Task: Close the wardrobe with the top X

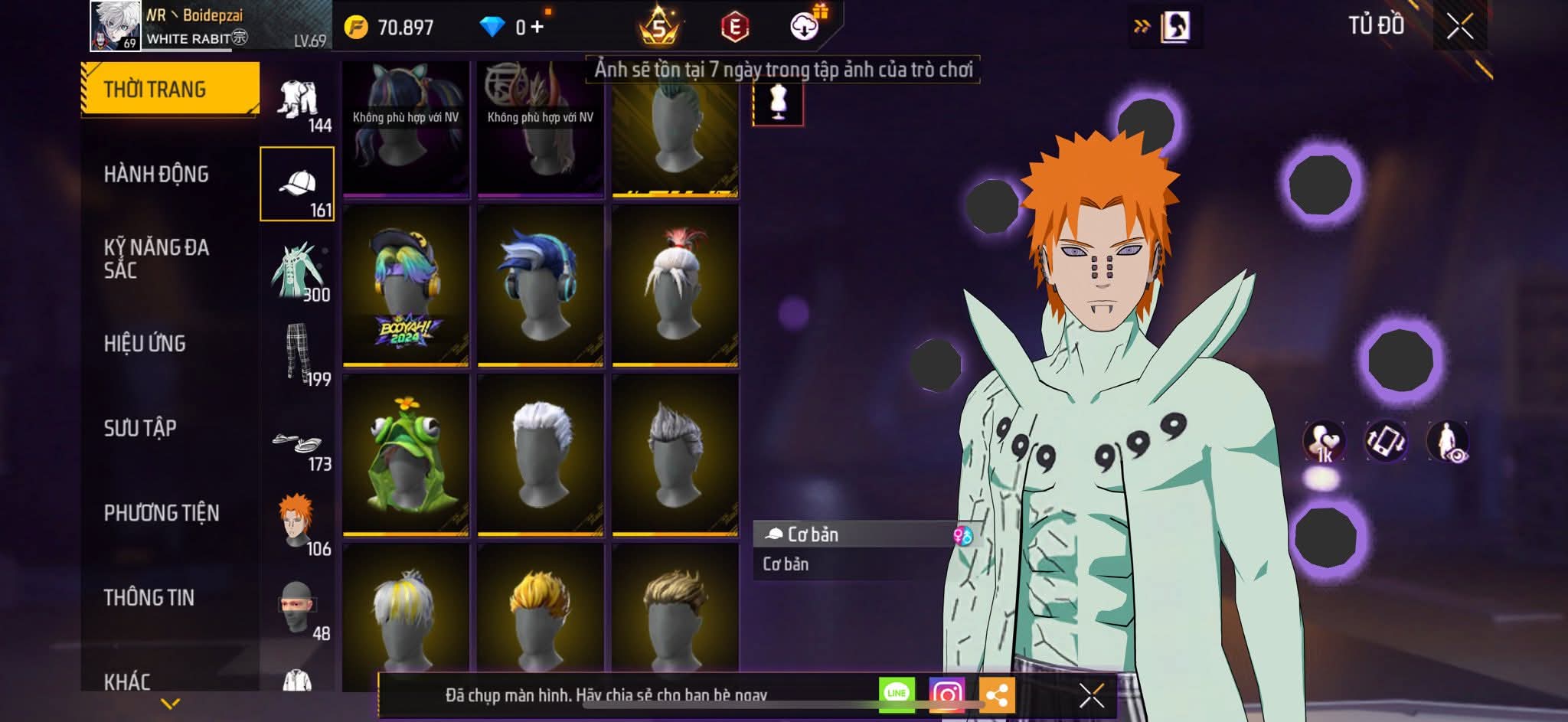Action: click(1459, 27)
